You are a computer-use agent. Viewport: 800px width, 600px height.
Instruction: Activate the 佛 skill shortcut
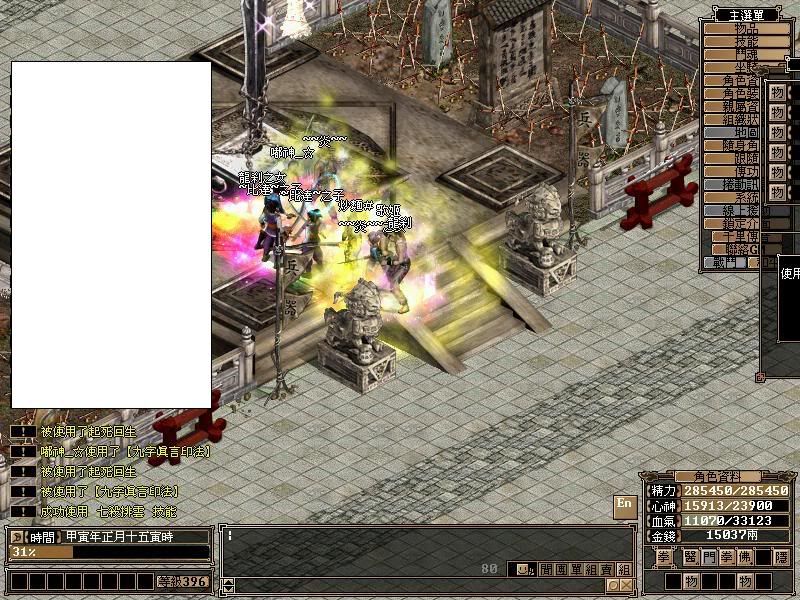745,556
